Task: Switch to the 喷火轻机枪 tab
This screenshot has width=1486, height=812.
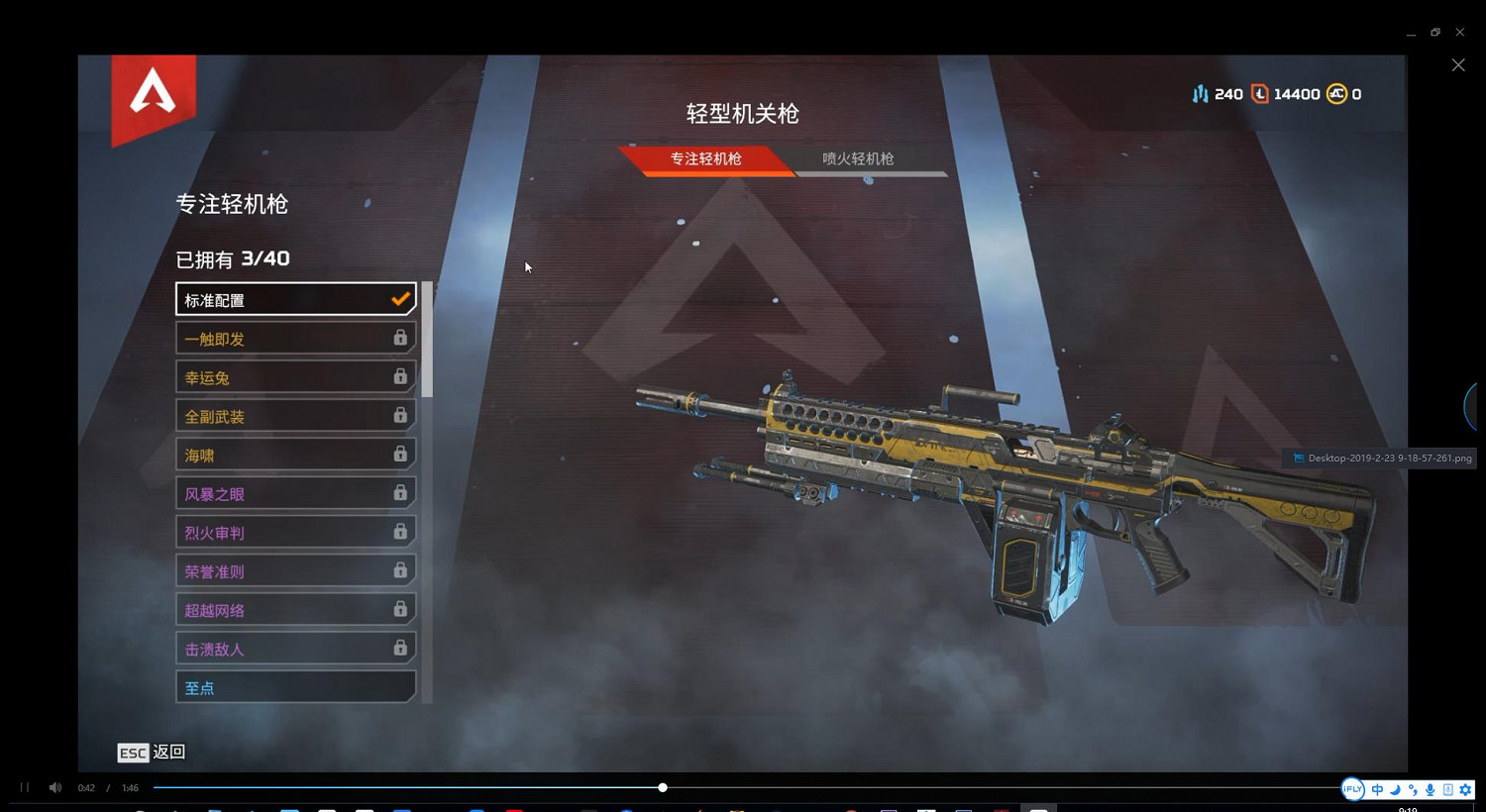Action: tap(856, 158)
